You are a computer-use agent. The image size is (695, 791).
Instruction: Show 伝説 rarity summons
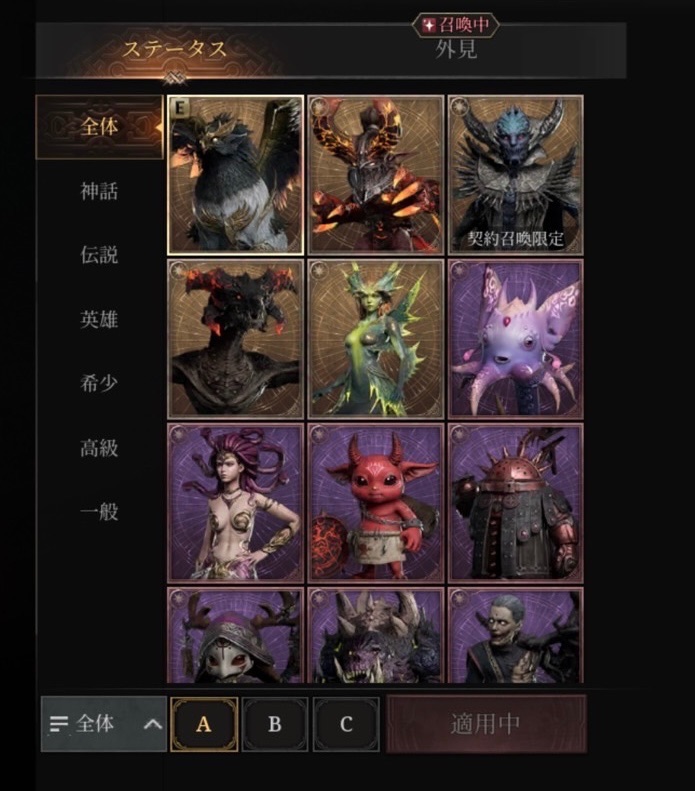pos(99,255)
